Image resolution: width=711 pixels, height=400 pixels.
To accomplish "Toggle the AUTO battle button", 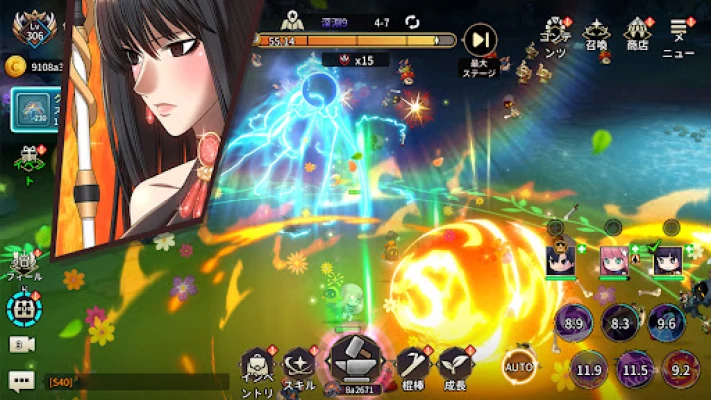I will tap(519, 365).
